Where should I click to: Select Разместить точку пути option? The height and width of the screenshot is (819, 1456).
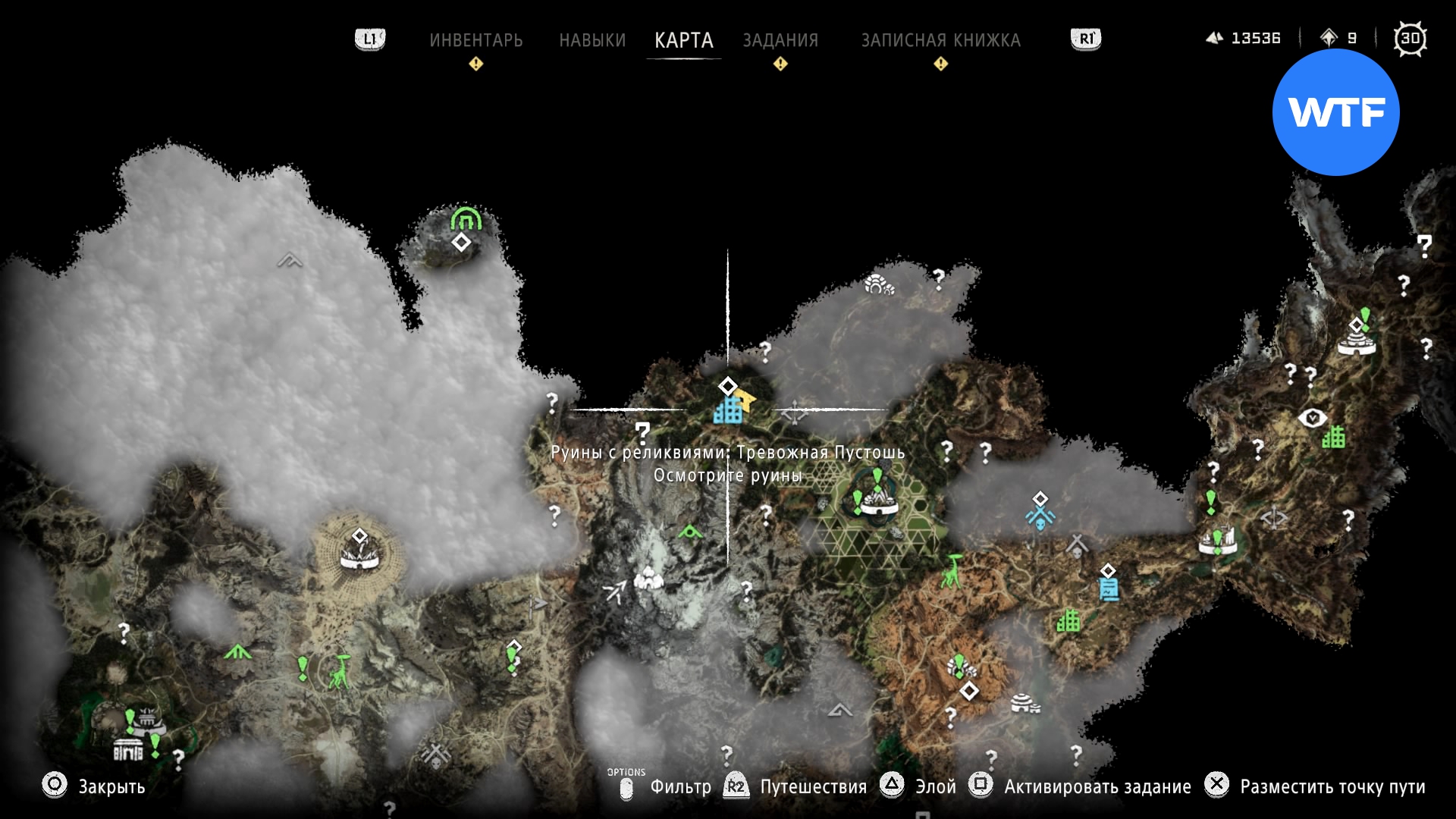pyautogui.click(x=1332, y=786)
